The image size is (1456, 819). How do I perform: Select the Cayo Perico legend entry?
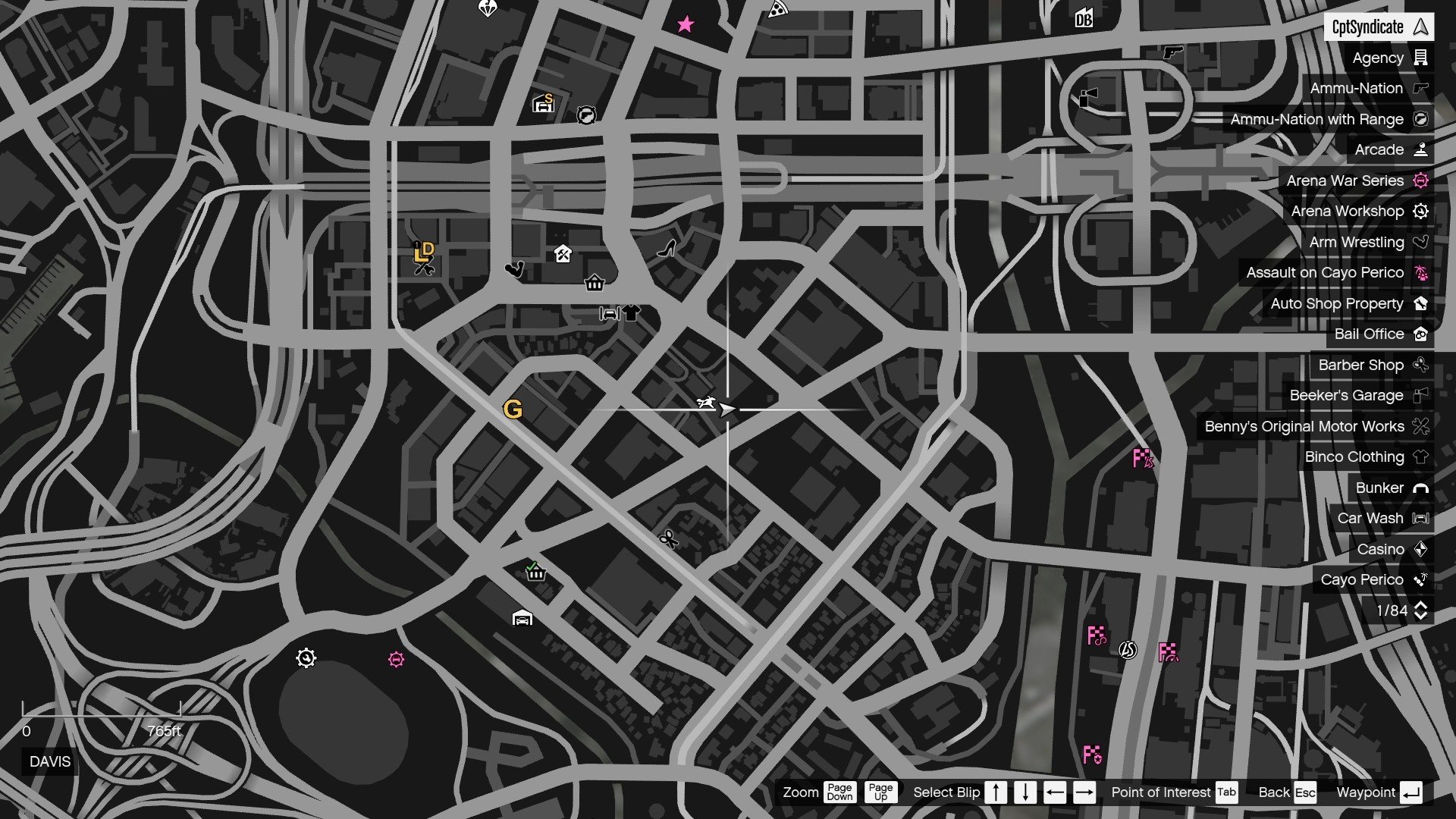(1363, 579)
